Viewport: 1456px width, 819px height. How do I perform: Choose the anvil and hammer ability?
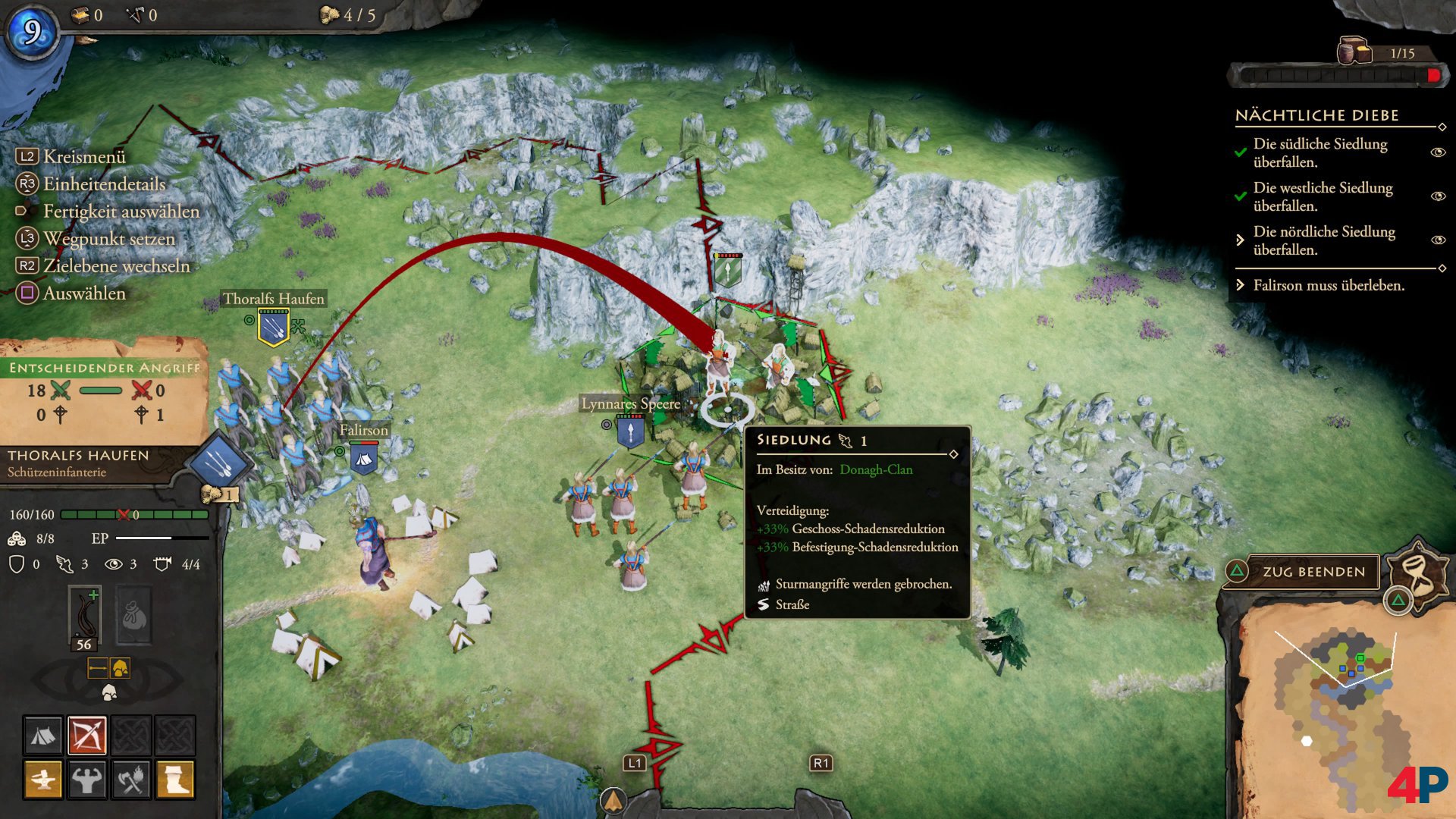43,779
